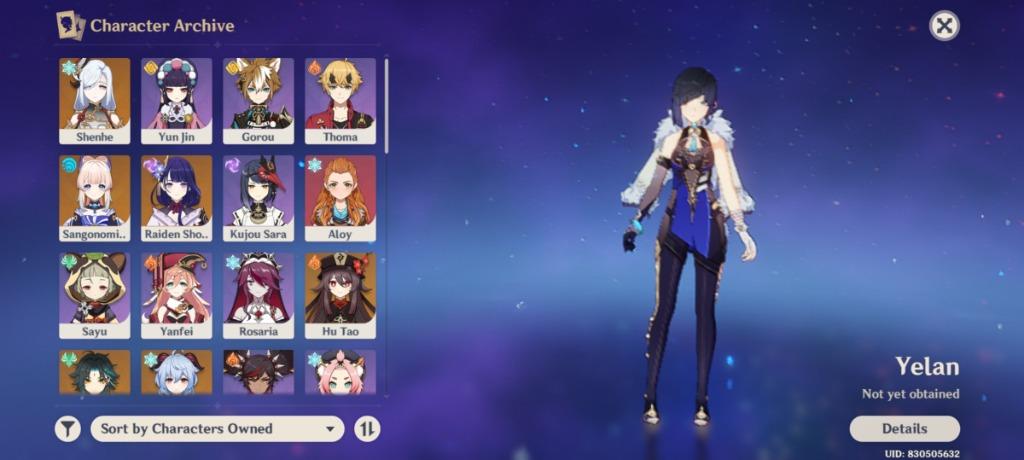Choose the Raiden Shogun character card
The width and height of the screenshot is (1024, 460).
(x=177, y=197)
